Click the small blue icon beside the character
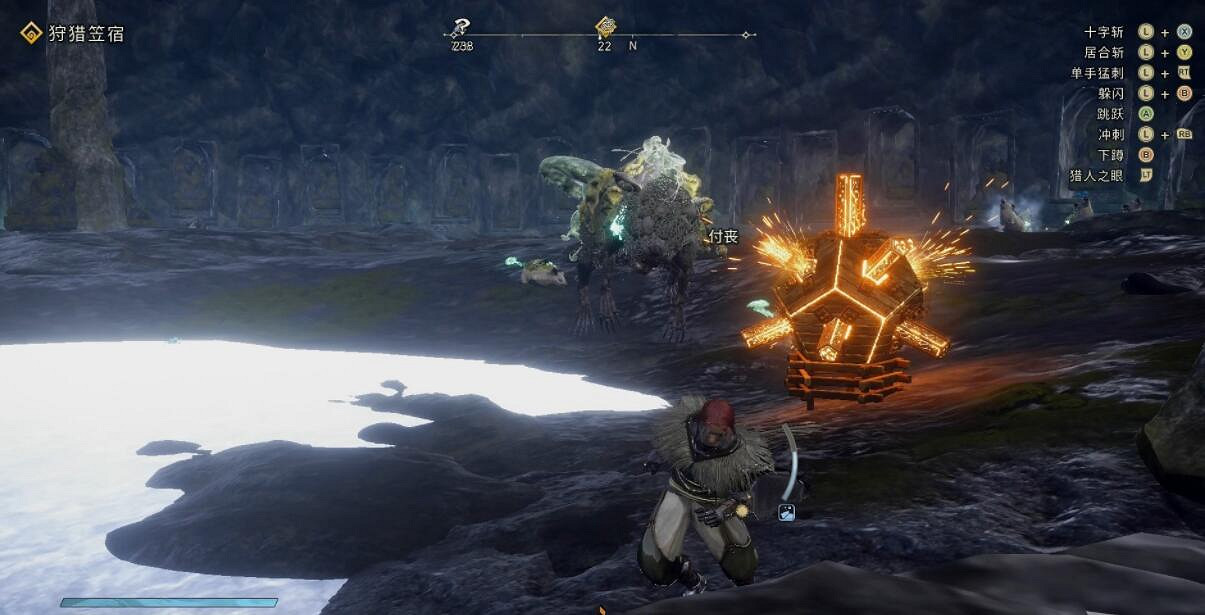Screen dimensions: 1205x615 click(x=787, y=512)
